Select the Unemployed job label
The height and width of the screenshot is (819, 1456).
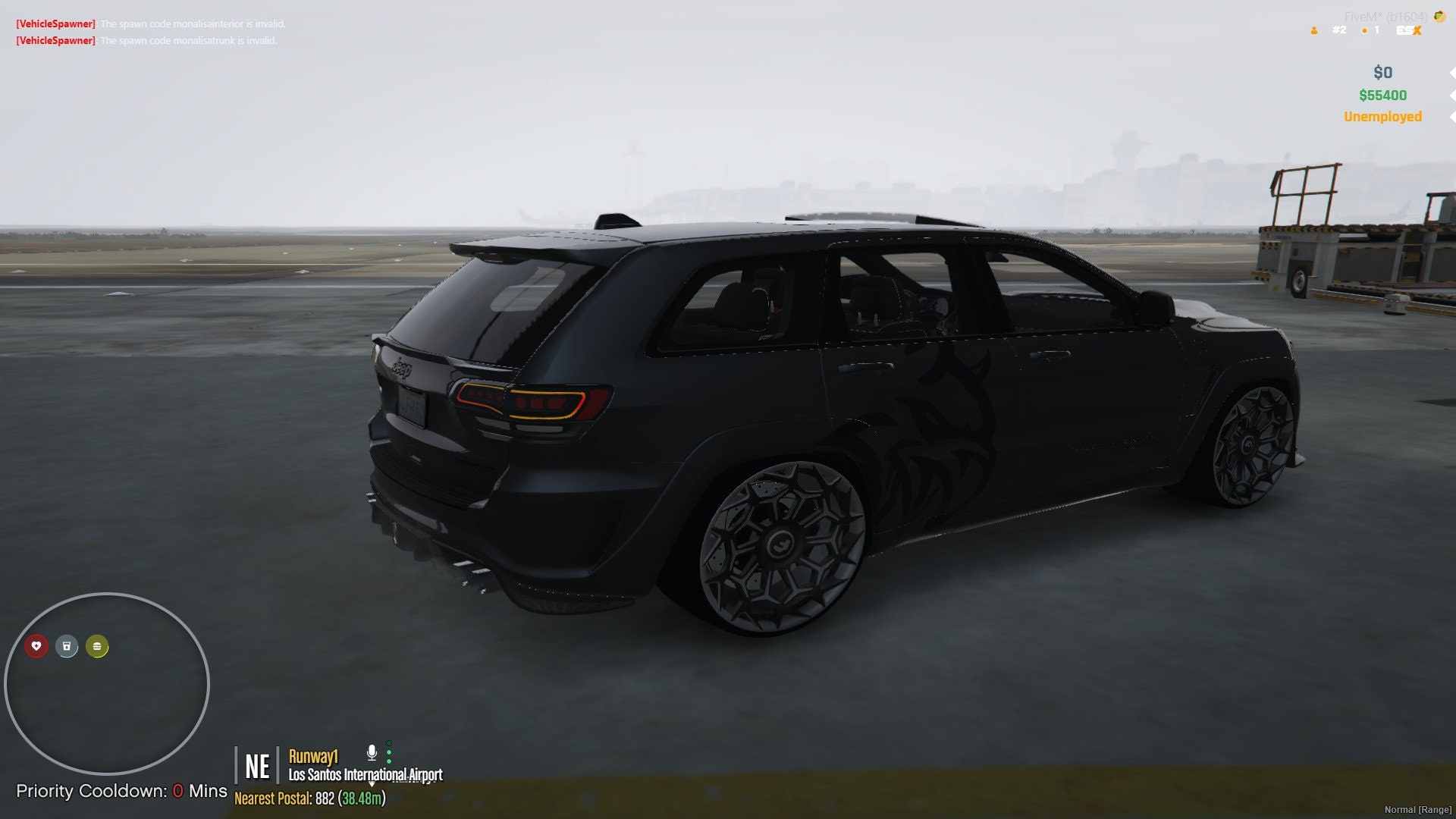(x=1383, y=117)
